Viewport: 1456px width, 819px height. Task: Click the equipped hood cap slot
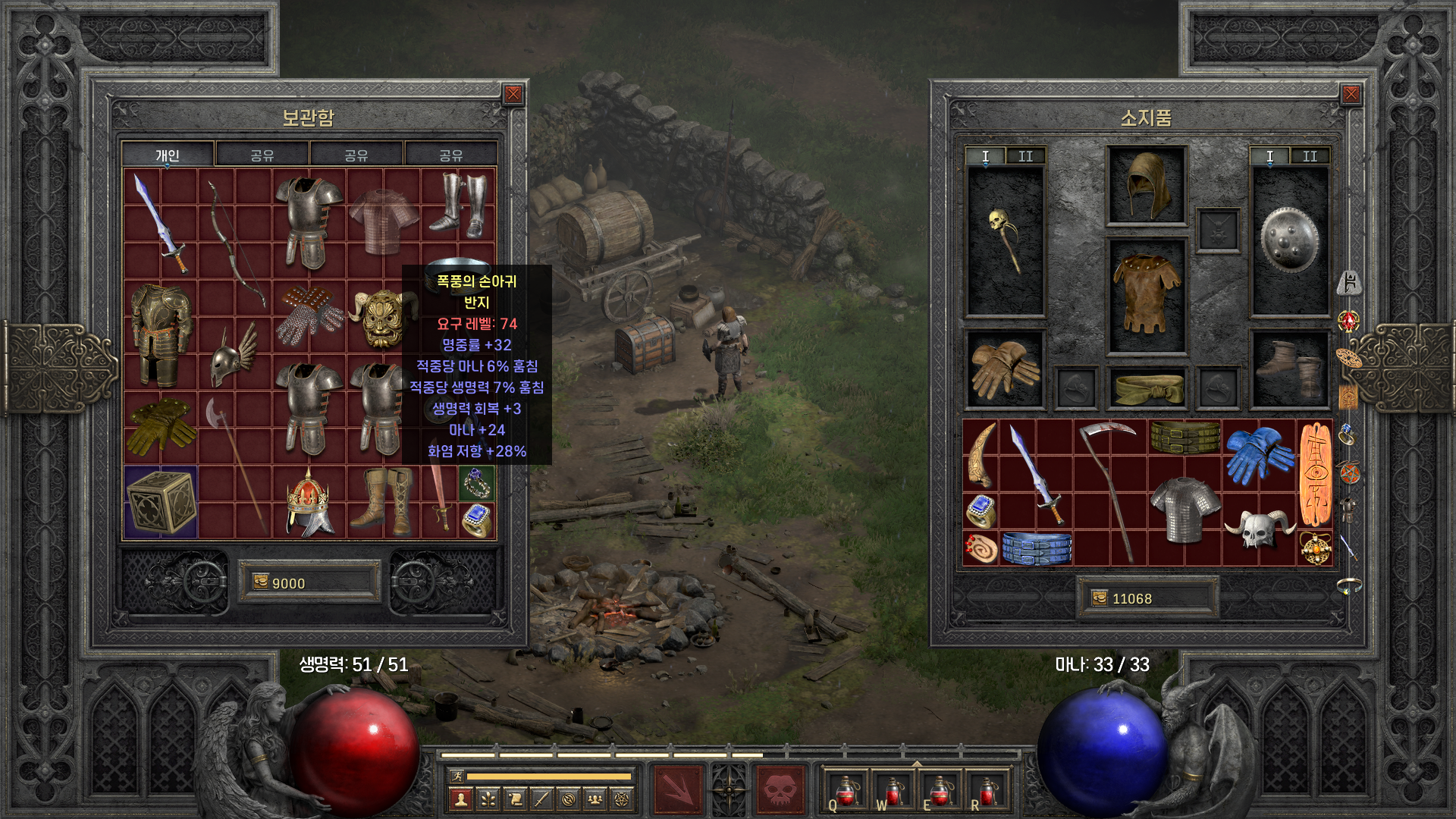pyautogui.click(x=1147, y=186)
